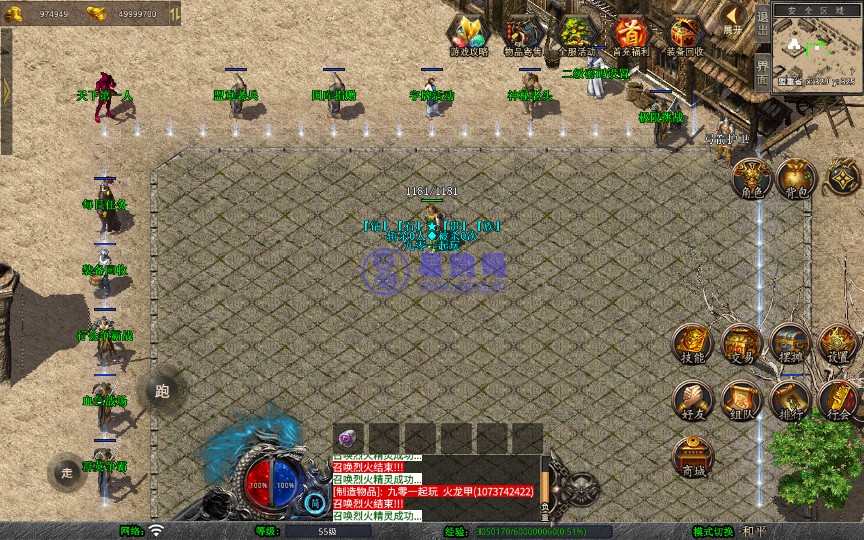Open the 游戏攻略 game guide icon
Viewport: 864px width, 540px height.
pos(469,36)
